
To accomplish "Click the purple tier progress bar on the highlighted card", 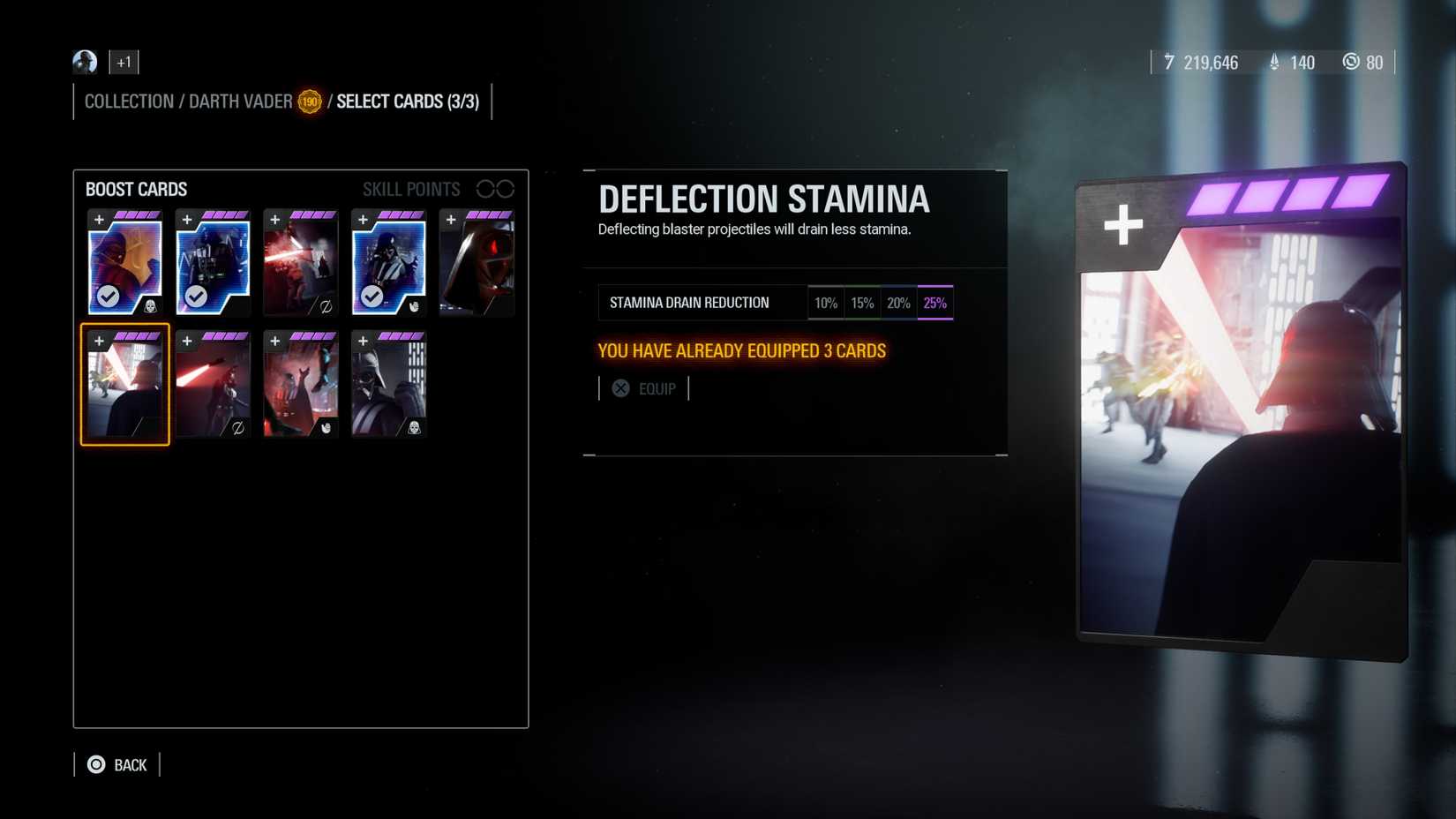I will pyautogui.click(x=138, y=336).
